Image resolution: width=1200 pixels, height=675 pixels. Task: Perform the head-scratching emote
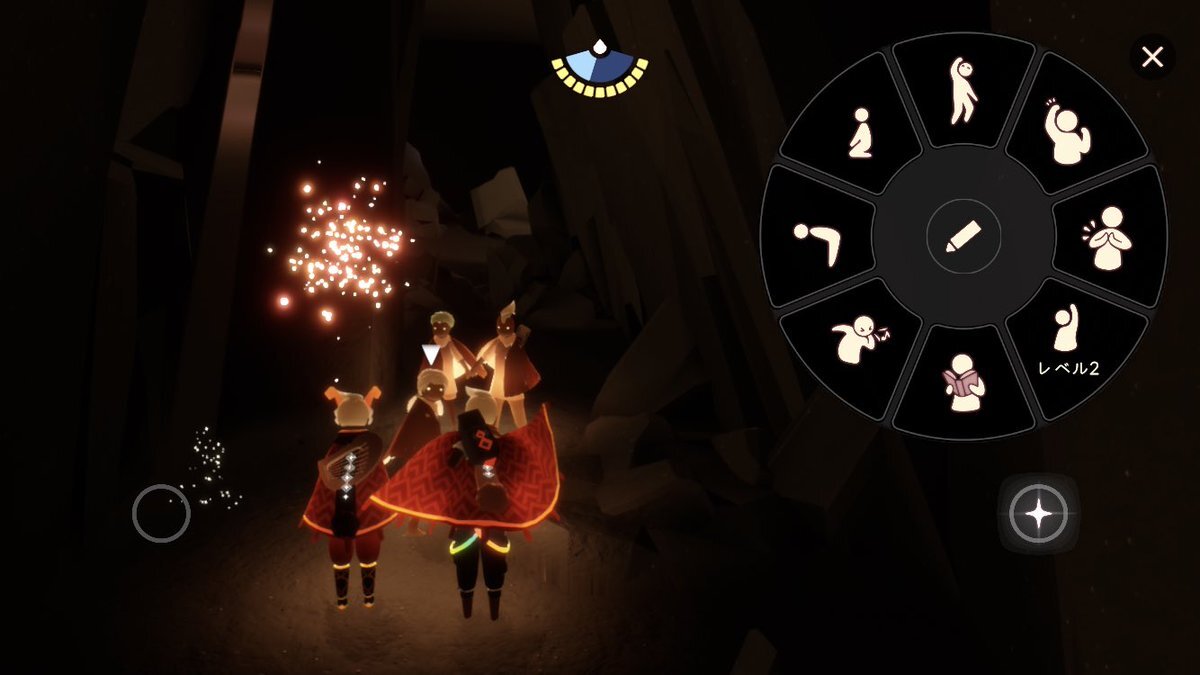1067,134
